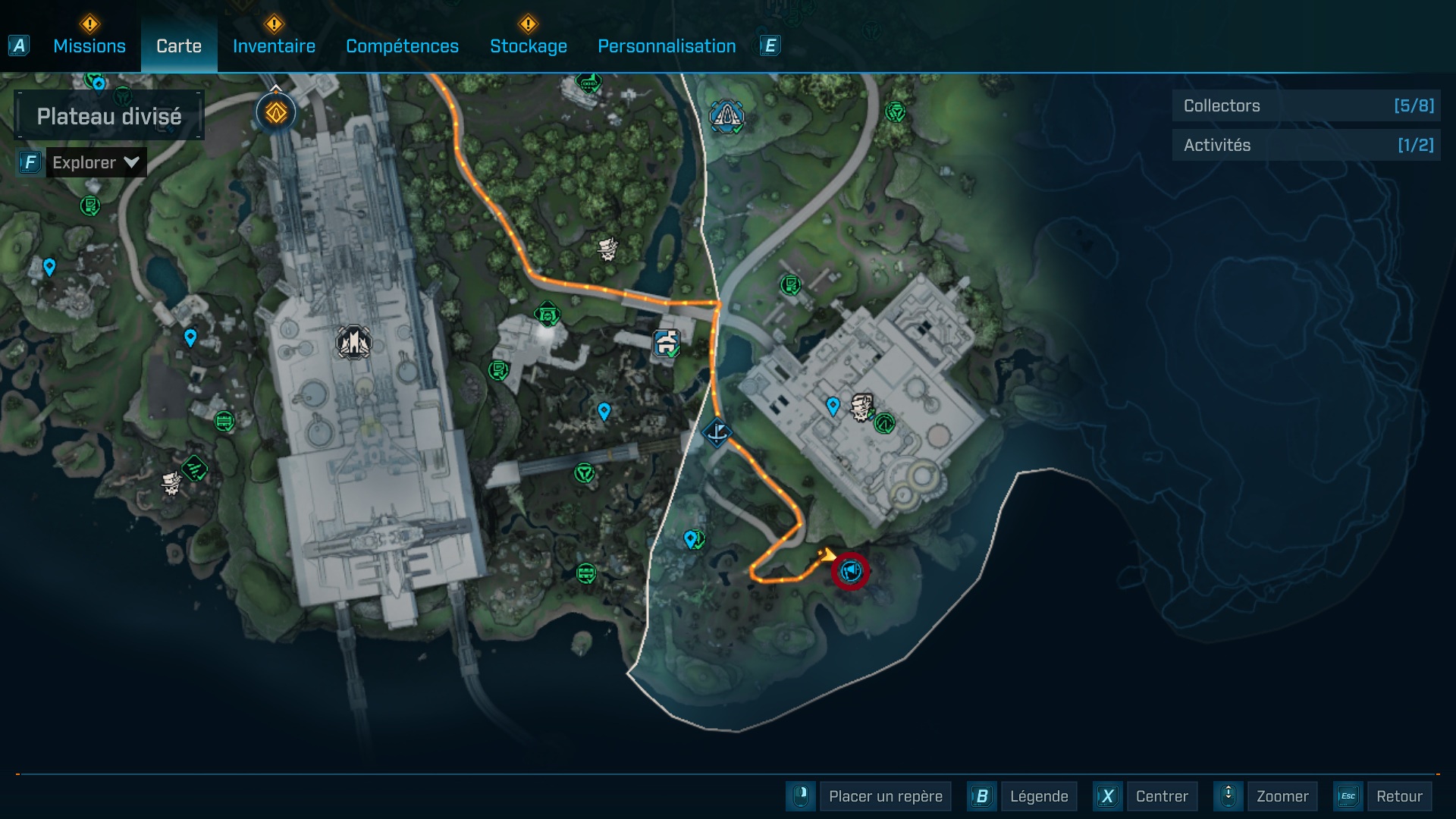Select the red-circled megaphone map marker
This screenshot has width=1456, height=819.
click(850, 570)
